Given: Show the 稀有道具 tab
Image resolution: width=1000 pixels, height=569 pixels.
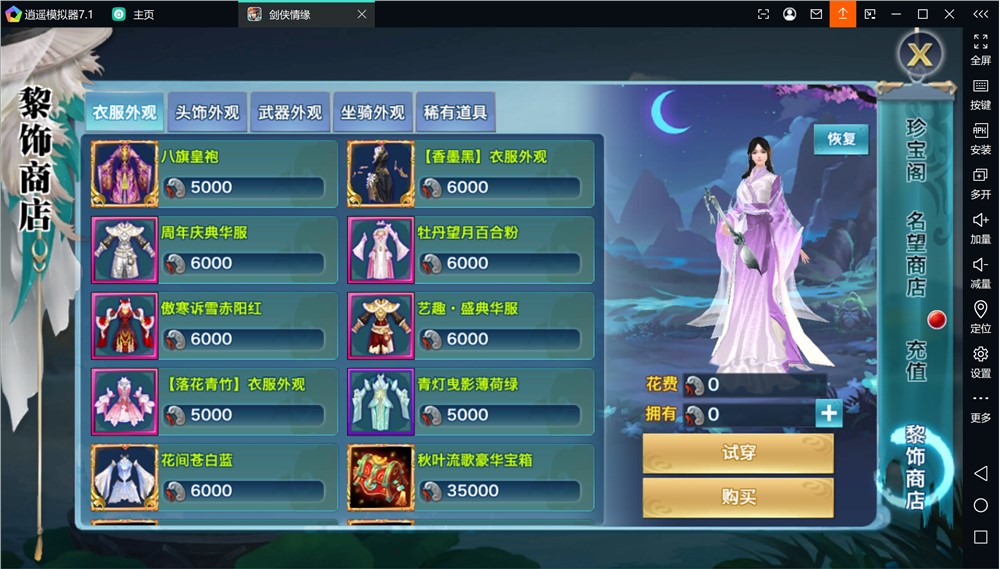Looking at the screenshot, I should [455, 113].
